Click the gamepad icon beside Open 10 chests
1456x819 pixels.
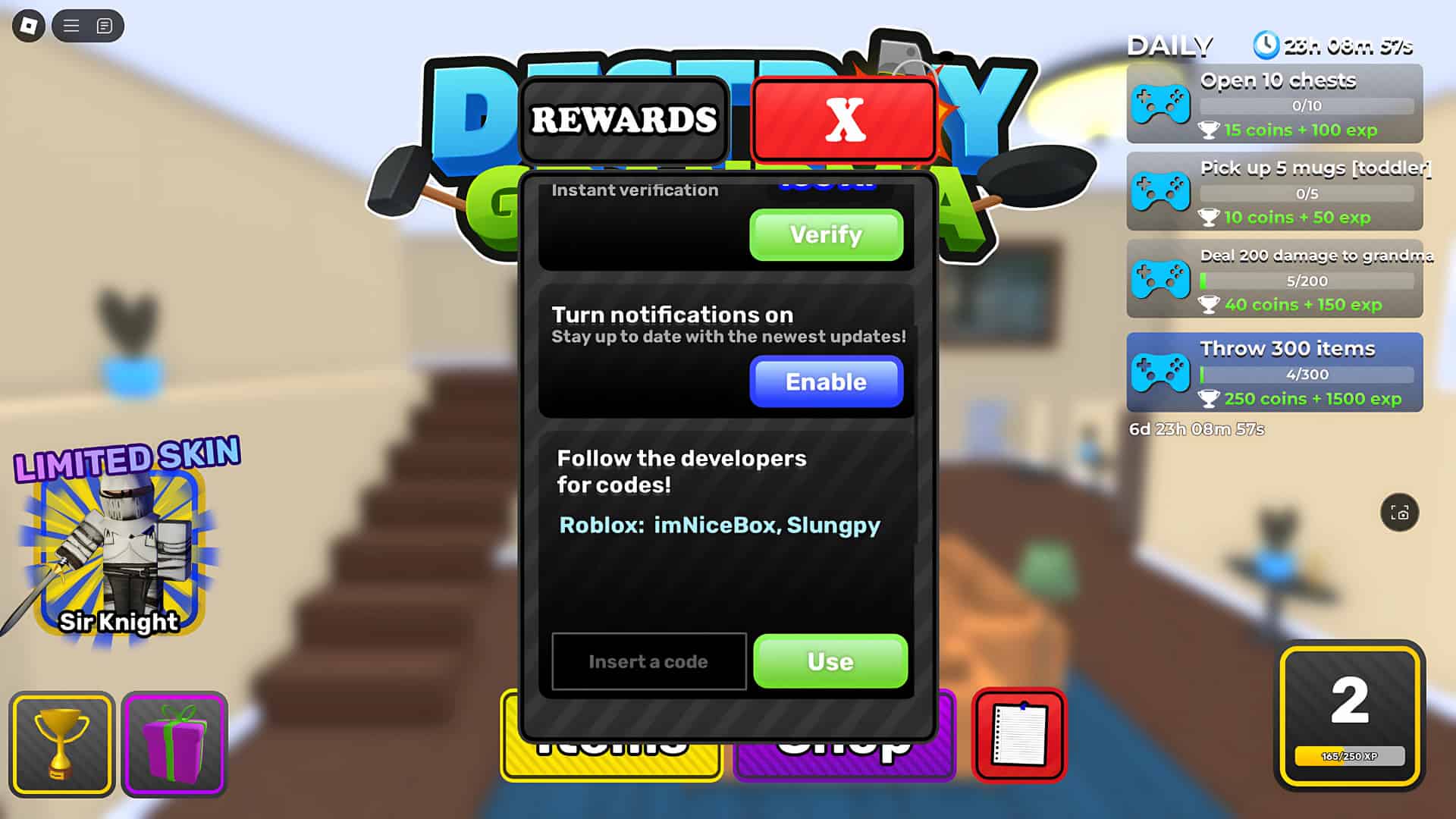click(1161, 105)
